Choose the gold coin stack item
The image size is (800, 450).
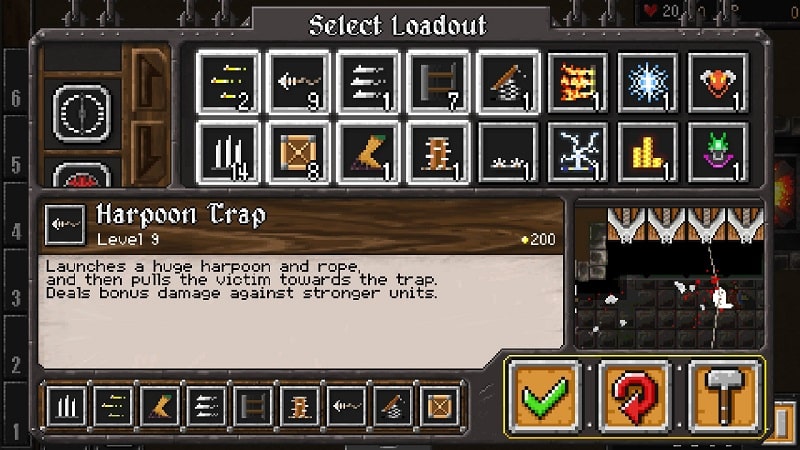649,153
